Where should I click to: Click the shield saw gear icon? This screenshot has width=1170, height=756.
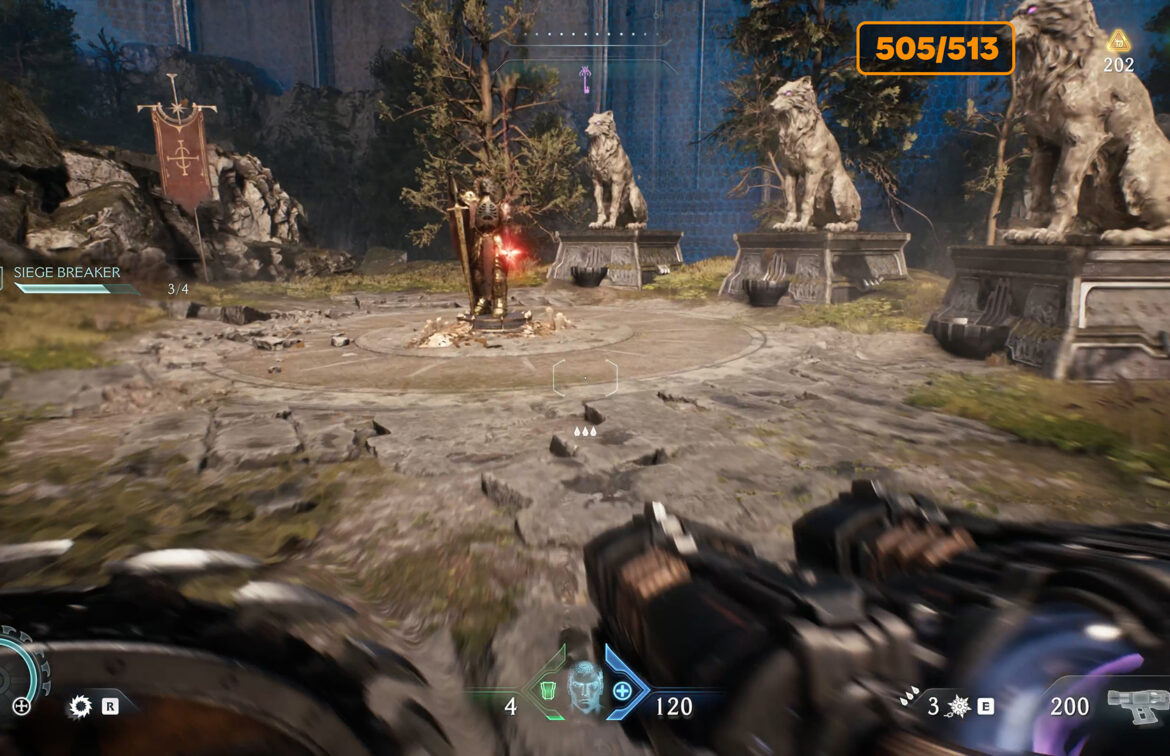[x=79, y=707]
